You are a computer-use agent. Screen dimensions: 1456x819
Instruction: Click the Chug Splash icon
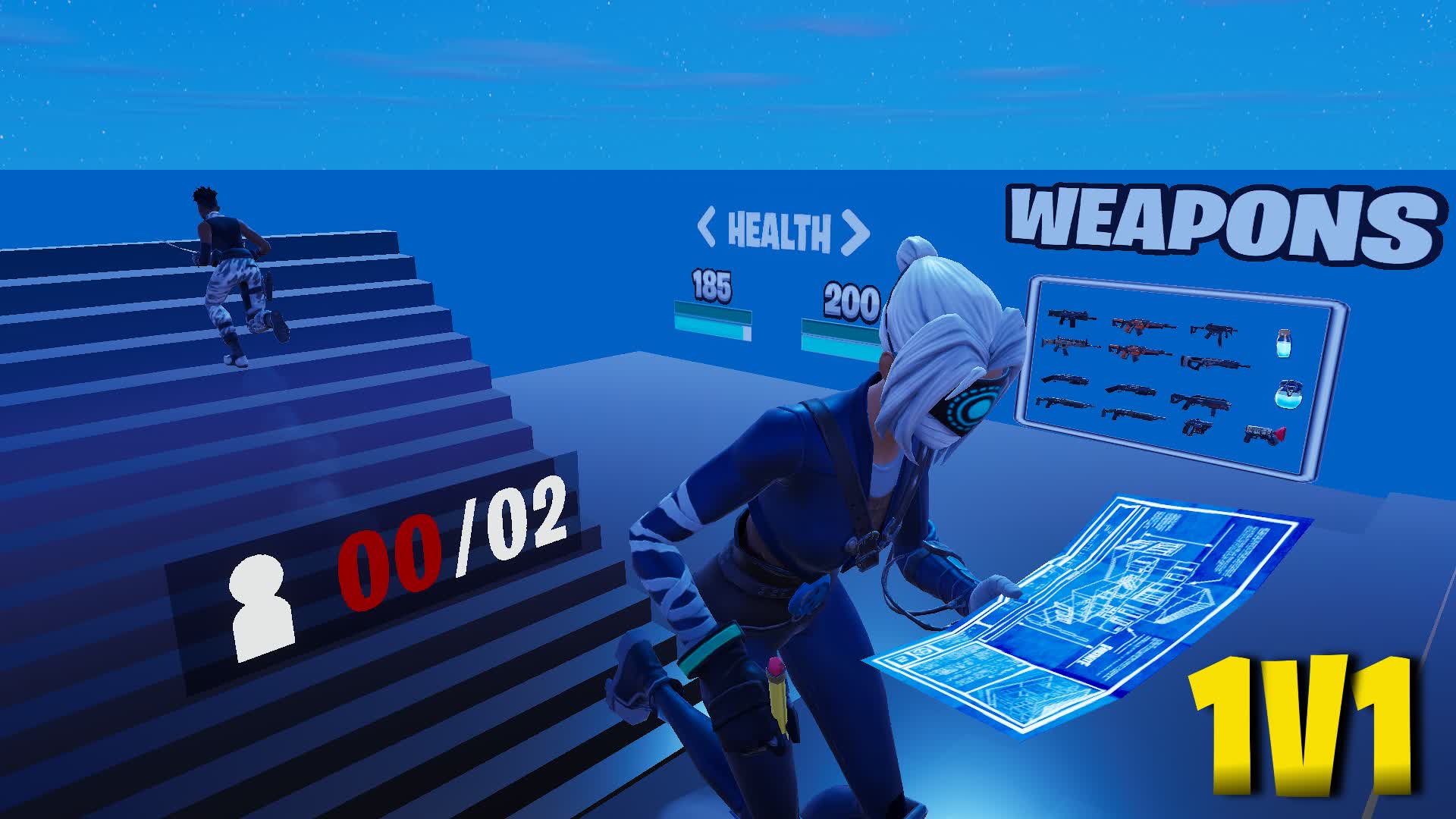pos(1289,395)
